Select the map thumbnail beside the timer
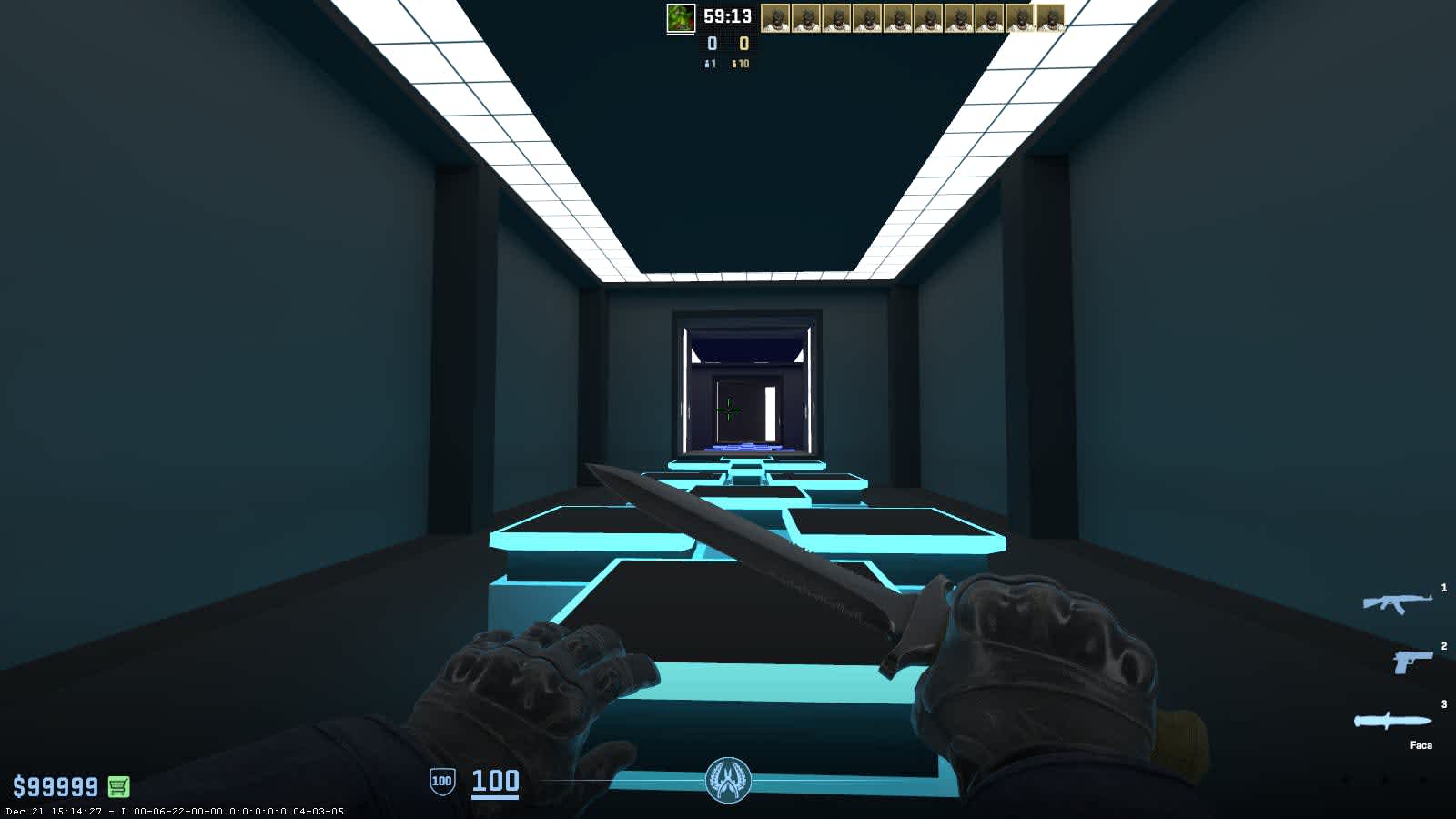 [x=679, y=19]
